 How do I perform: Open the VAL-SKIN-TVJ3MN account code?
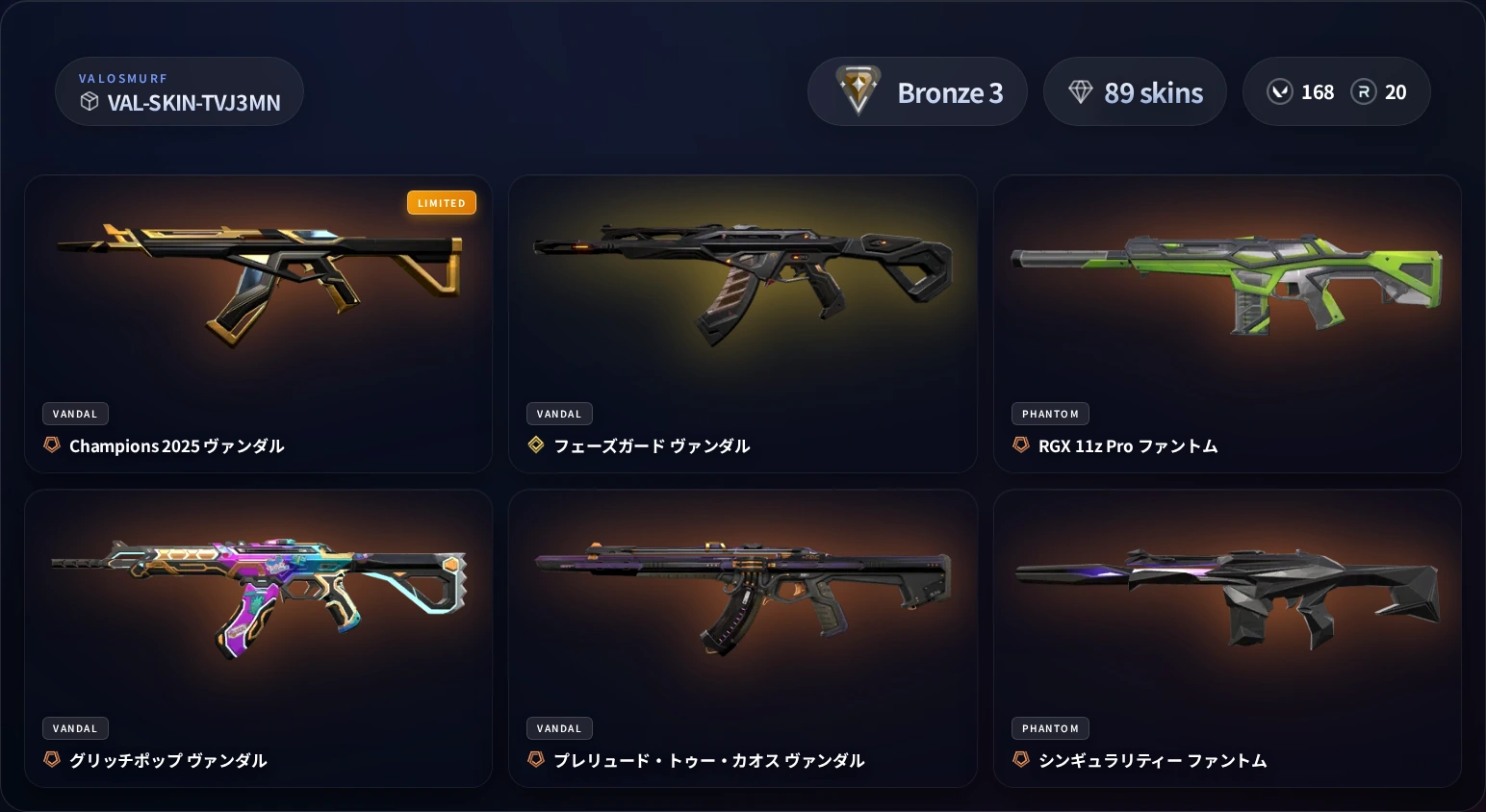click(x=193, y=103)
